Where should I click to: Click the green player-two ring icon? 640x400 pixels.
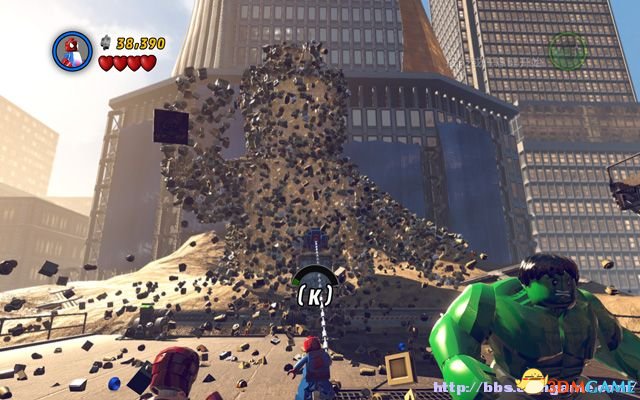click(x=567, y=50)
